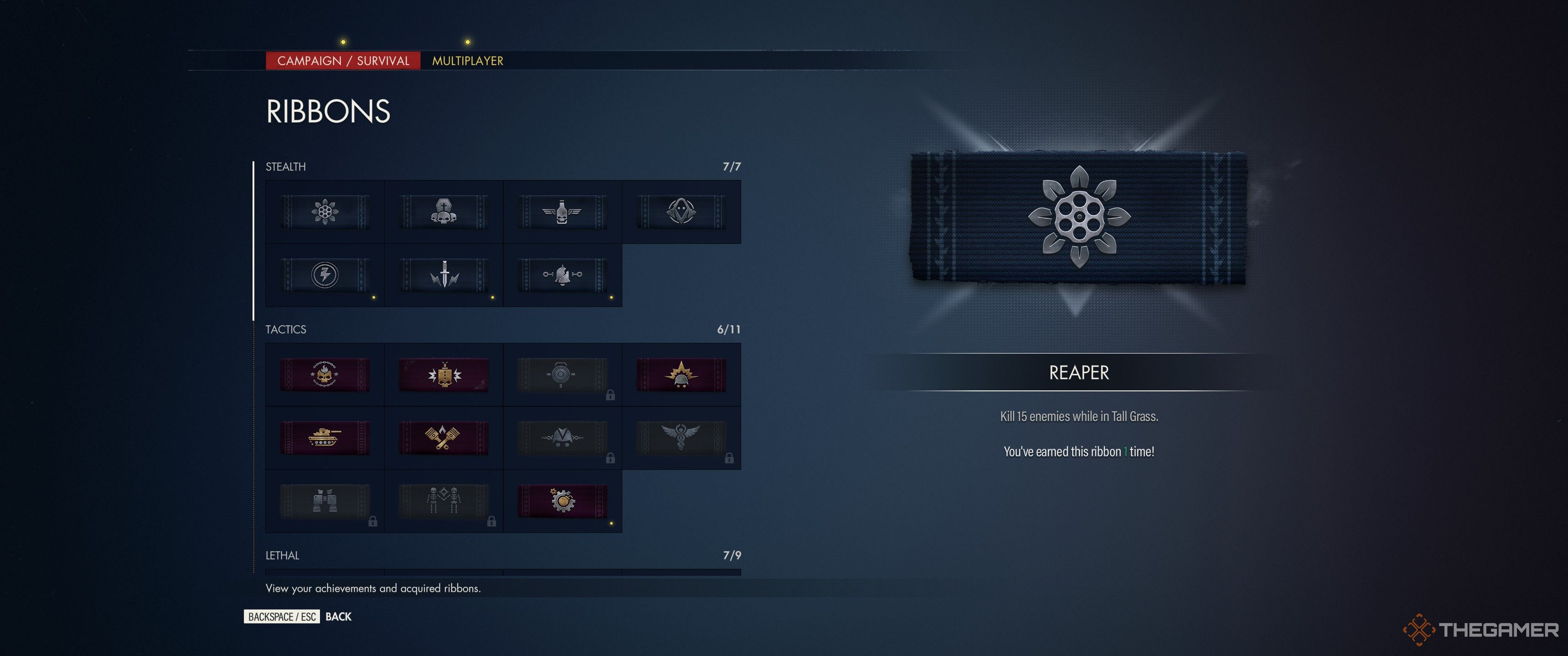Select the gold skull medal tactics ribbon
Viewport: 1568px width, 656px height.
(325, 374)
